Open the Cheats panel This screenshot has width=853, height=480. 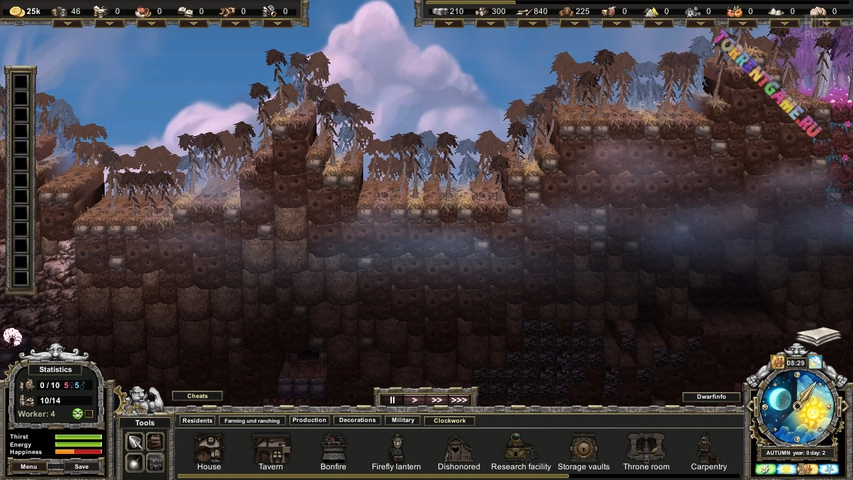click(x=198, y=396)
